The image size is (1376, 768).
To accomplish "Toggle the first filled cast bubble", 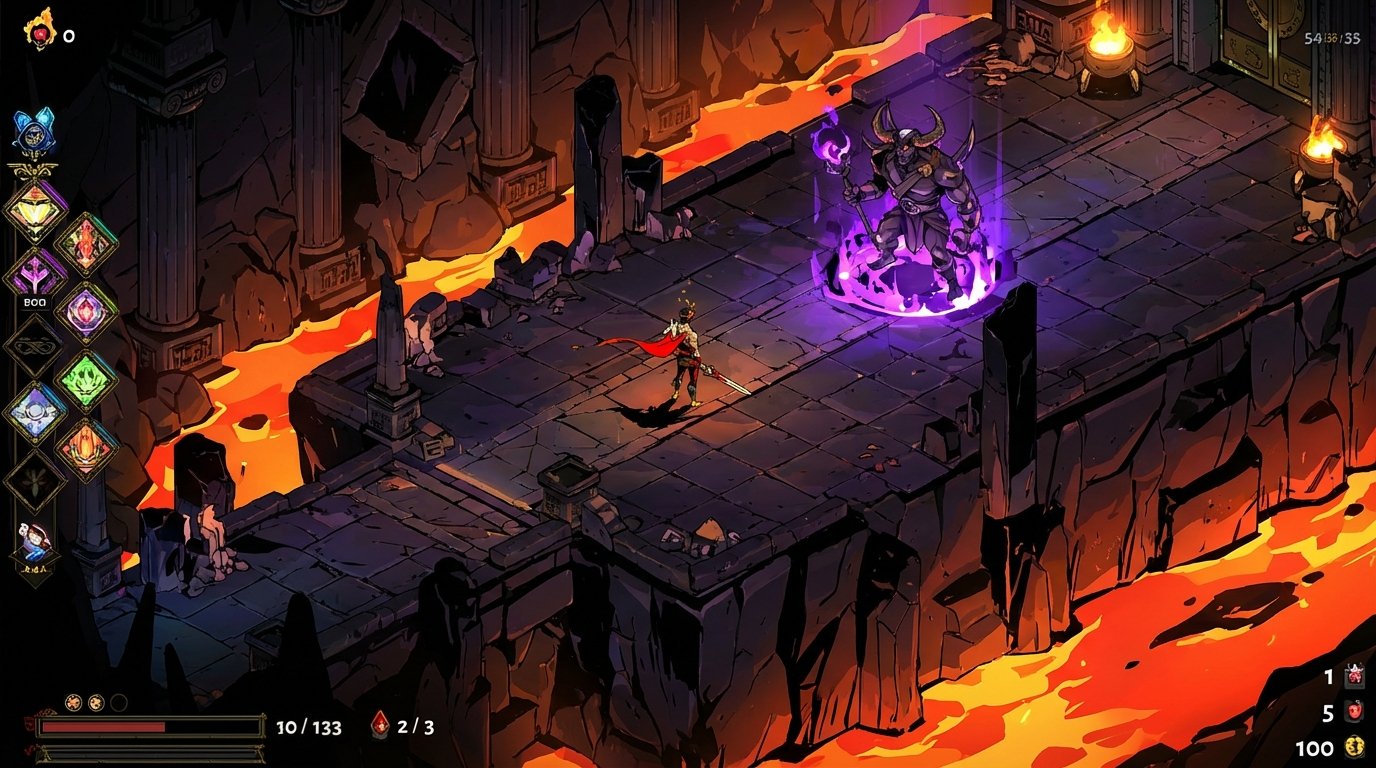I will tap(74, 703).
